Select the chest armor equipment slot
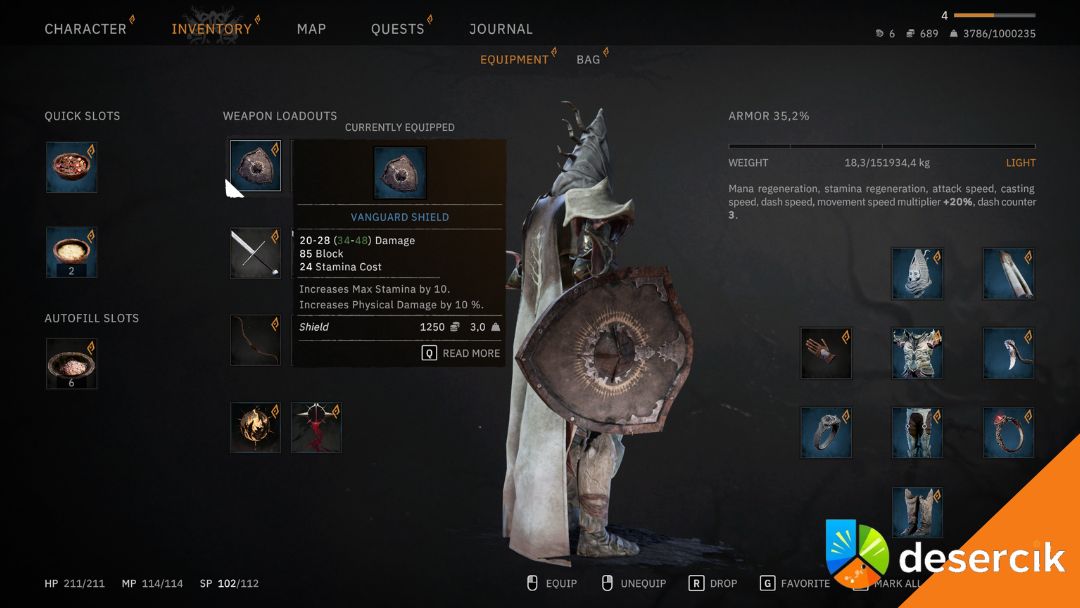Image resolution: width=1080 pixels, height=608 pixels. pos(917,353)
